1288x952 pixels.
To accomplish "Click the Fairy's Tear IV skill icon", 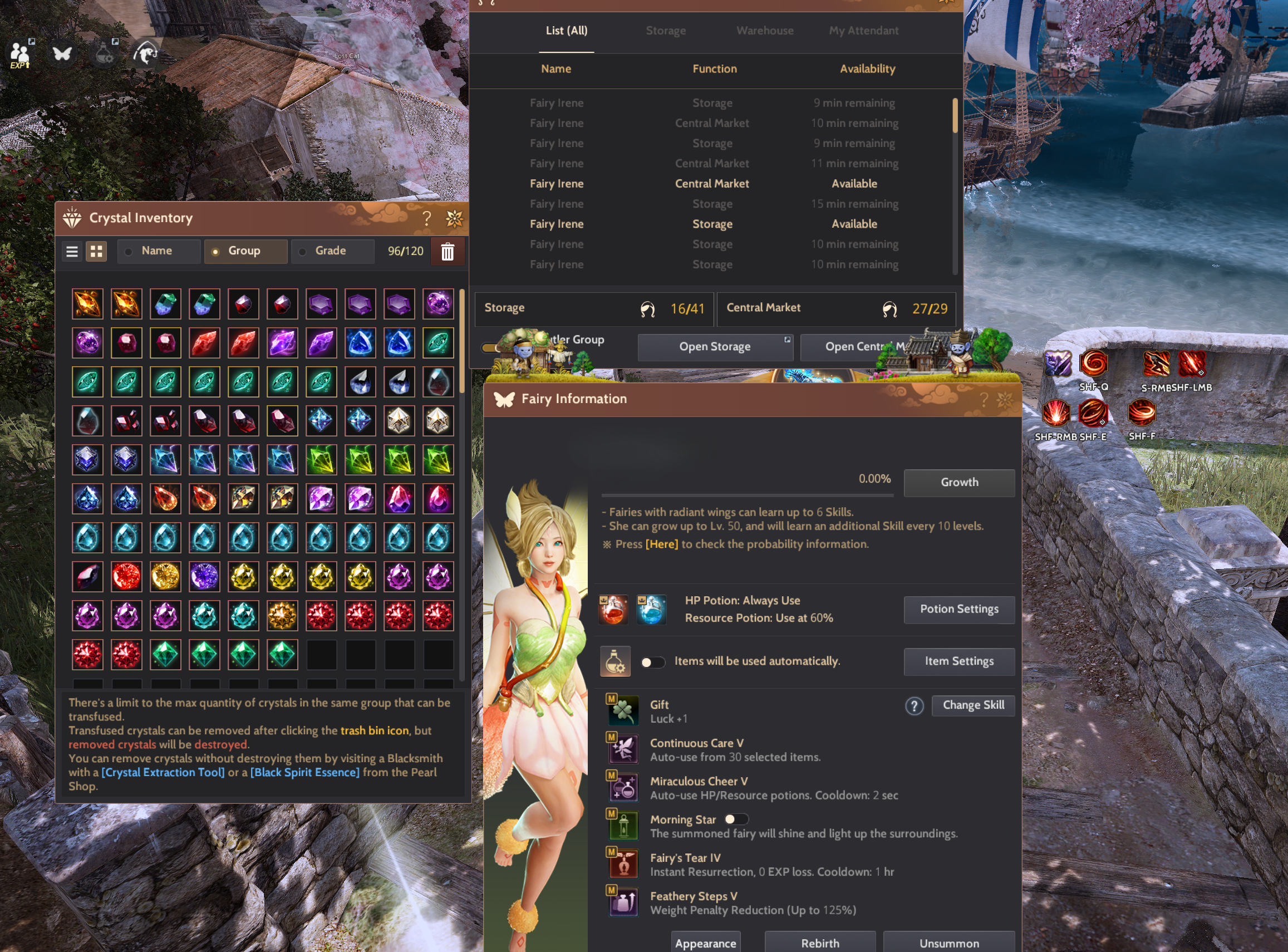I will click(624, 863).
